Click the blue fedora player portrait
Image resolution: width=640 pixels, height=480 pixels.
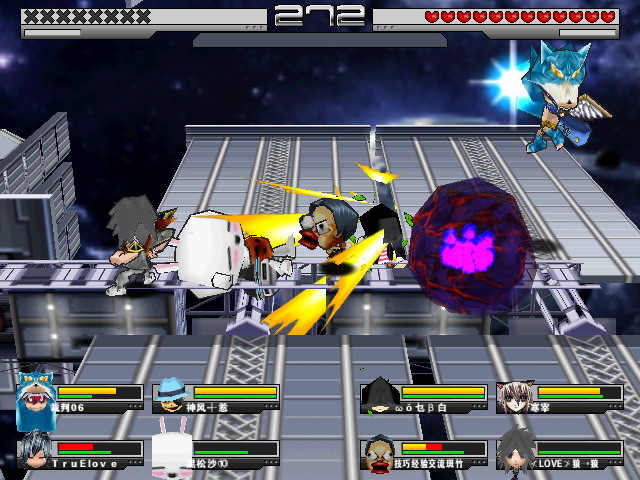point(172,396)
